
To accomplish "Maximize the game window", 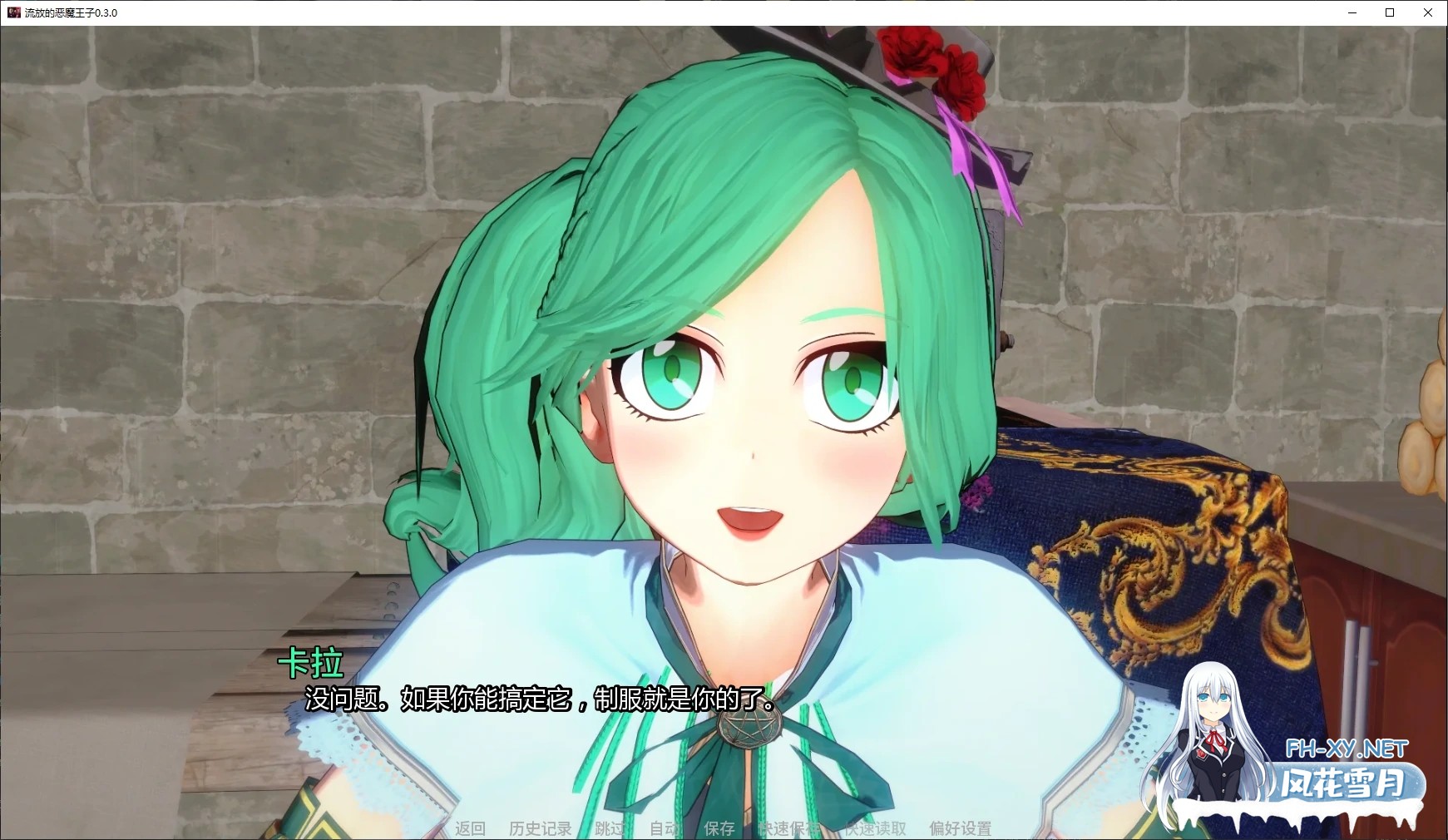I will (1391, 13).
